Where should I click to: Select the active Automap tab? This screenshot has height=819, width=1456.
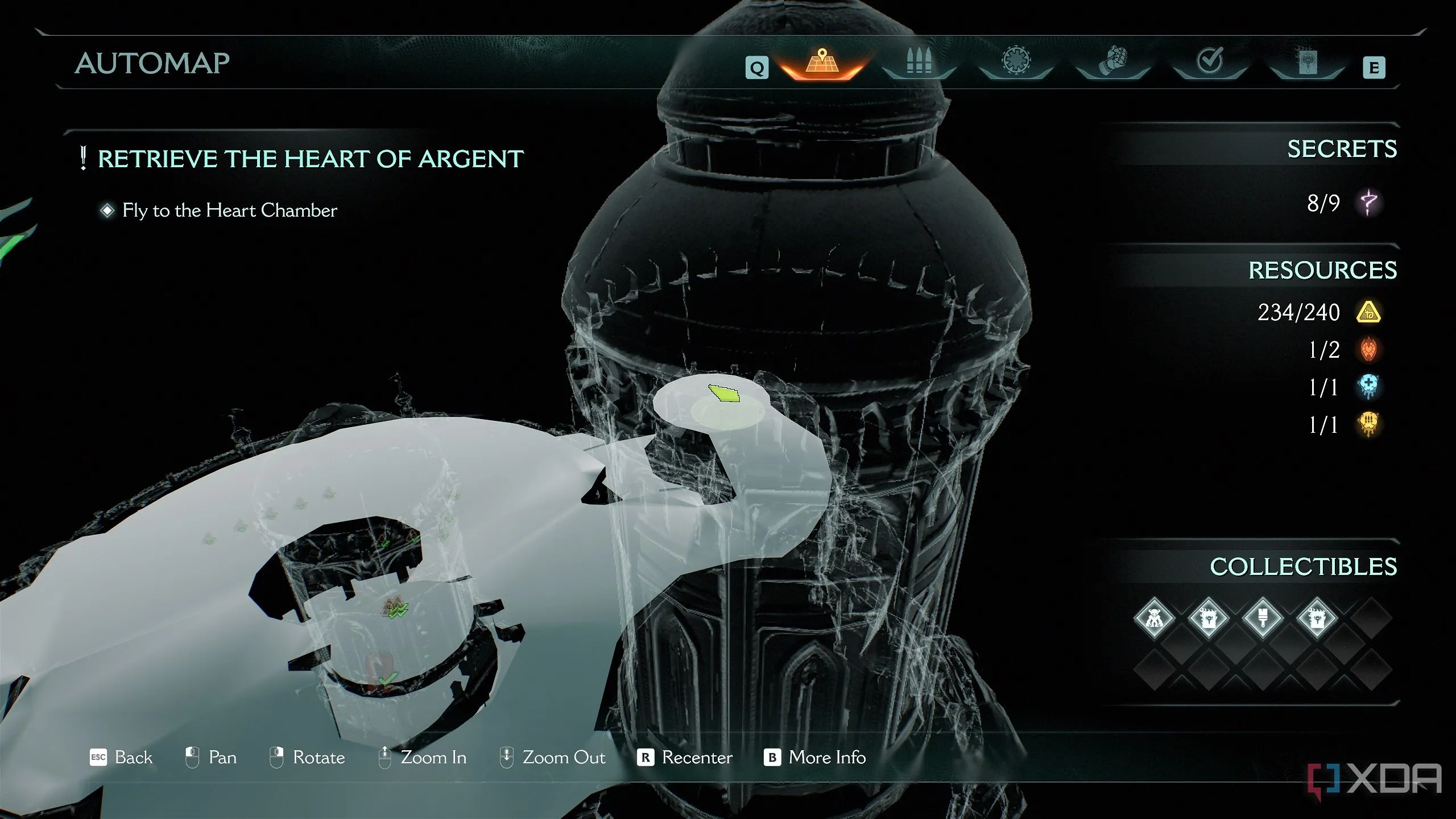[x=822, y=63]
